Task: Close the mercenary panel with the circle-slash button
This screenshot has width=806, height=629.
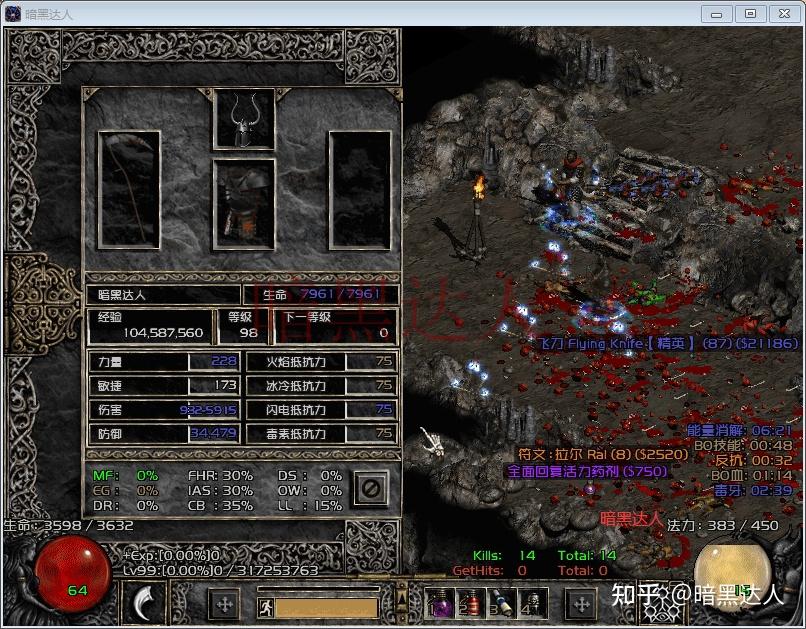Action: (369, 489)
